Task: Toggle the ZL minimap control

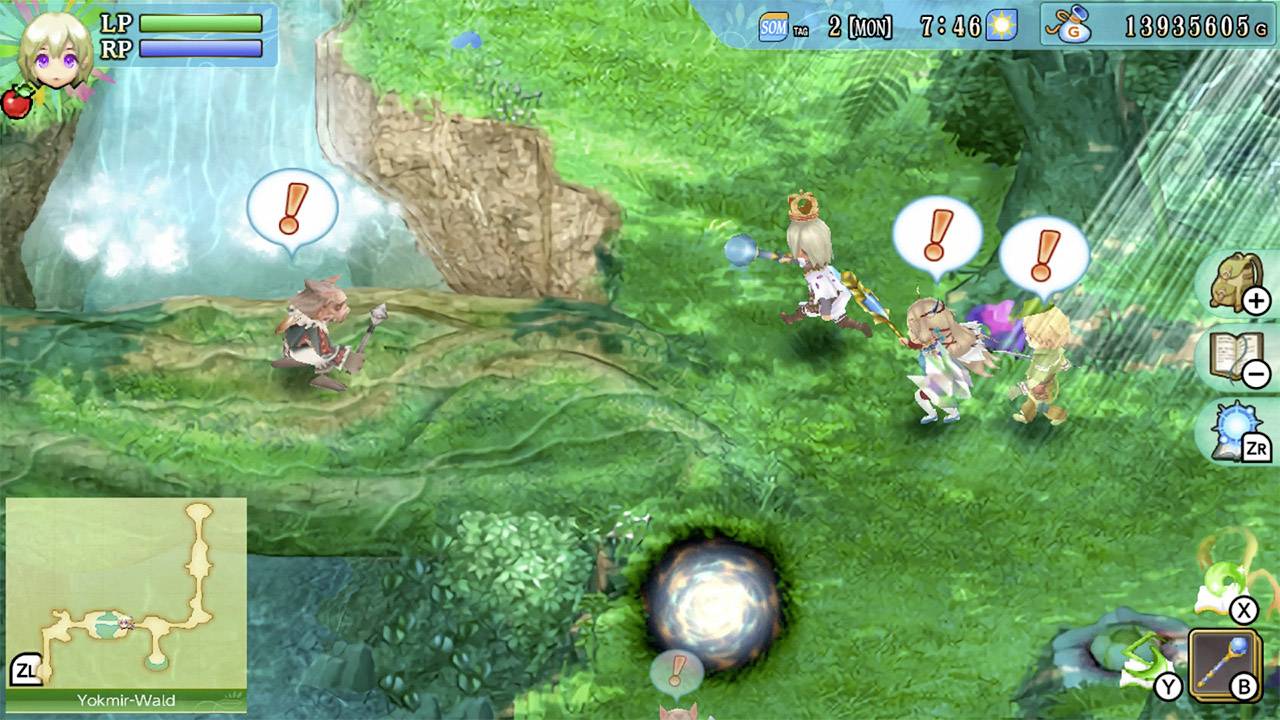Action: pos(27,667)
